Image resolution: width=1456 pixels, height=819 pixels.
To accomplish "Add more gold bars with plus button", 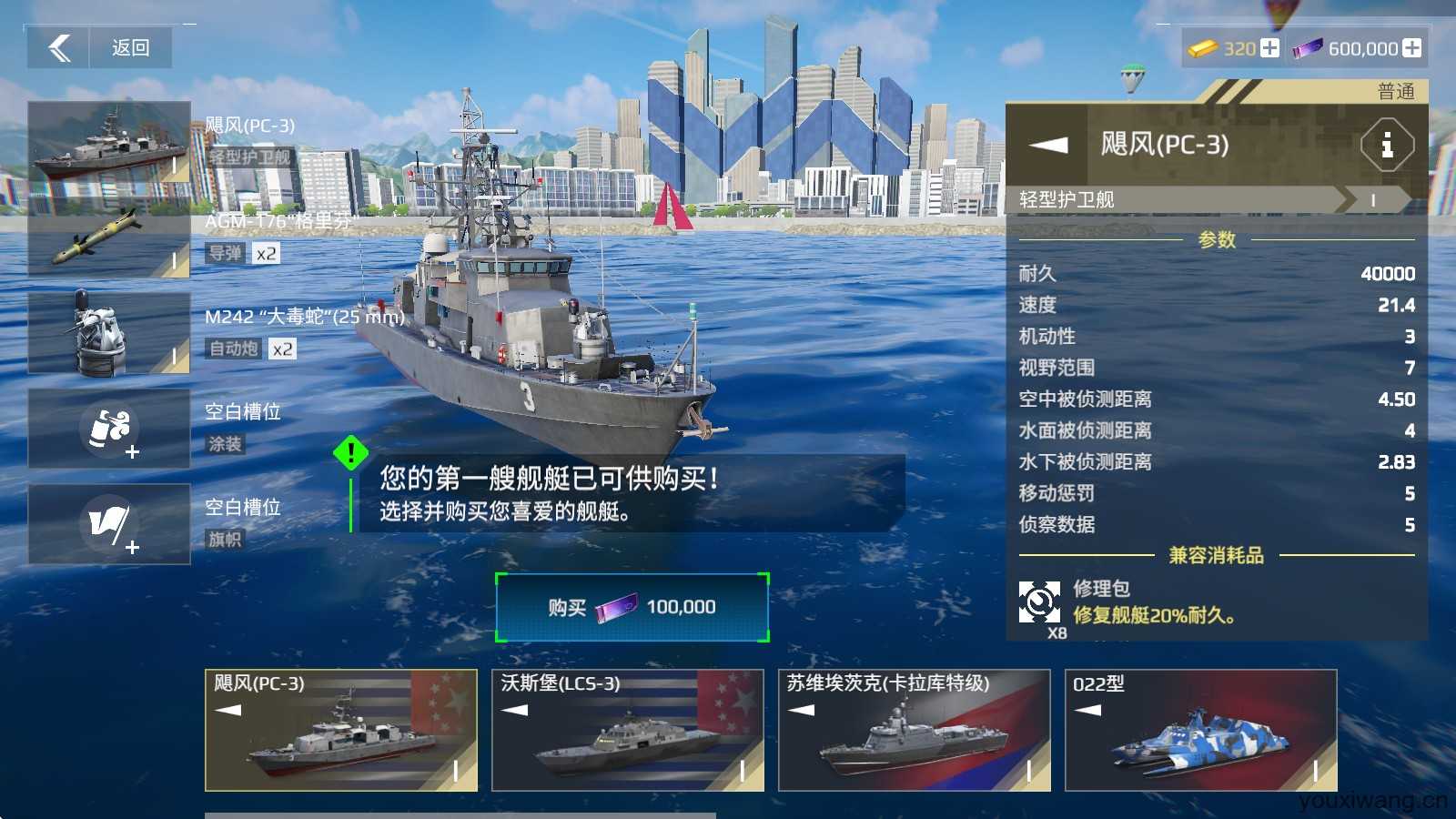I will 1269,48.
